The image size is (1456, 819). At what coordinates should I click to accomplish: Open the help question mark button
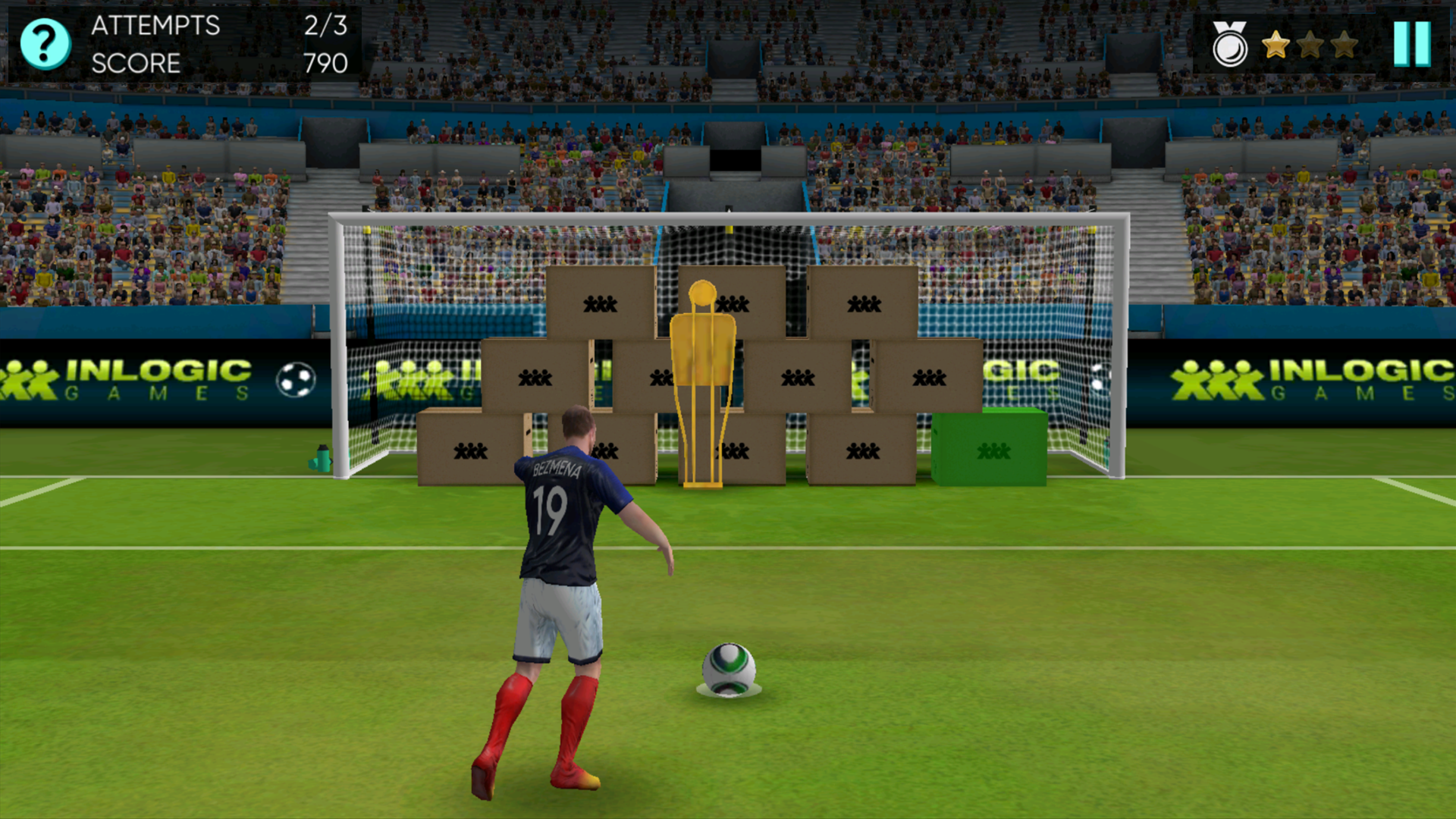(45, 44)
